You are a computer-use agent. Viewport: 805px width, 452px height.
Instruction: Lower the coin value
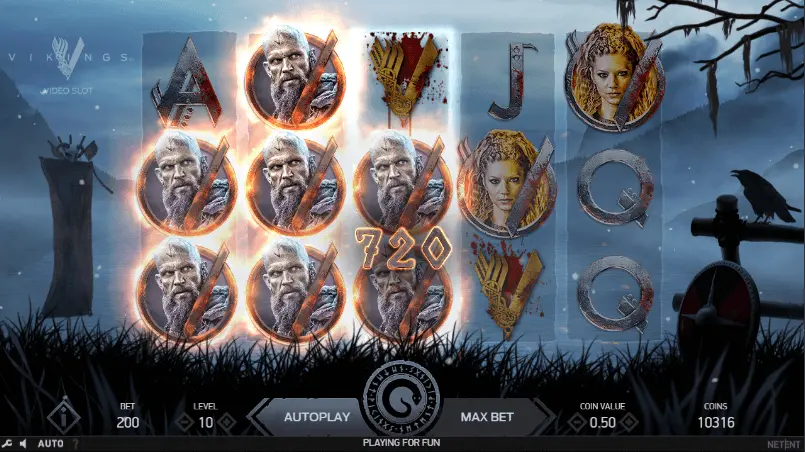pyautogui.click(x=576, y=423)
